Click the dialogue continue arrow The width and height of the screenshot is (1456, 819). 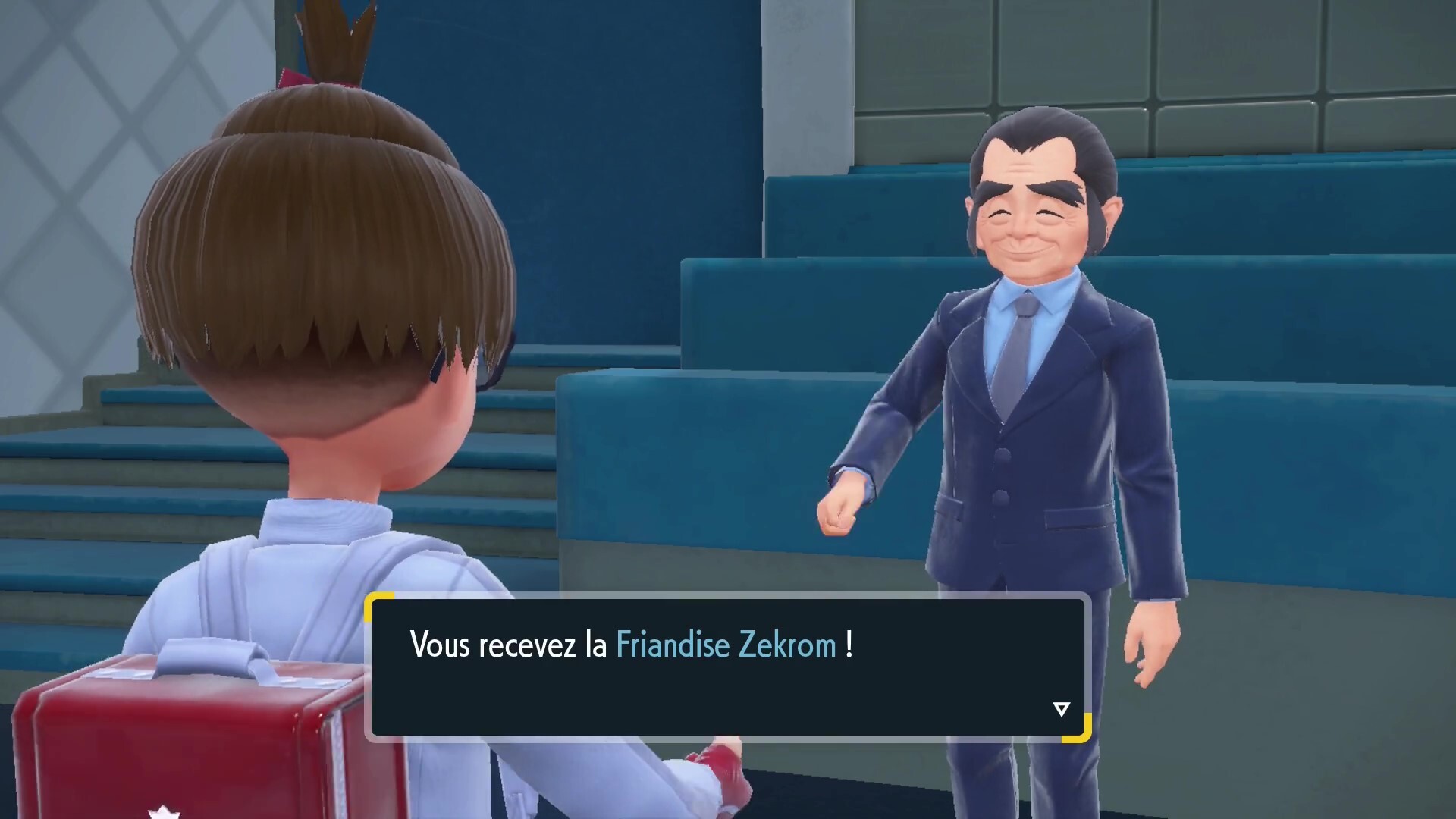pos(1061,709)
